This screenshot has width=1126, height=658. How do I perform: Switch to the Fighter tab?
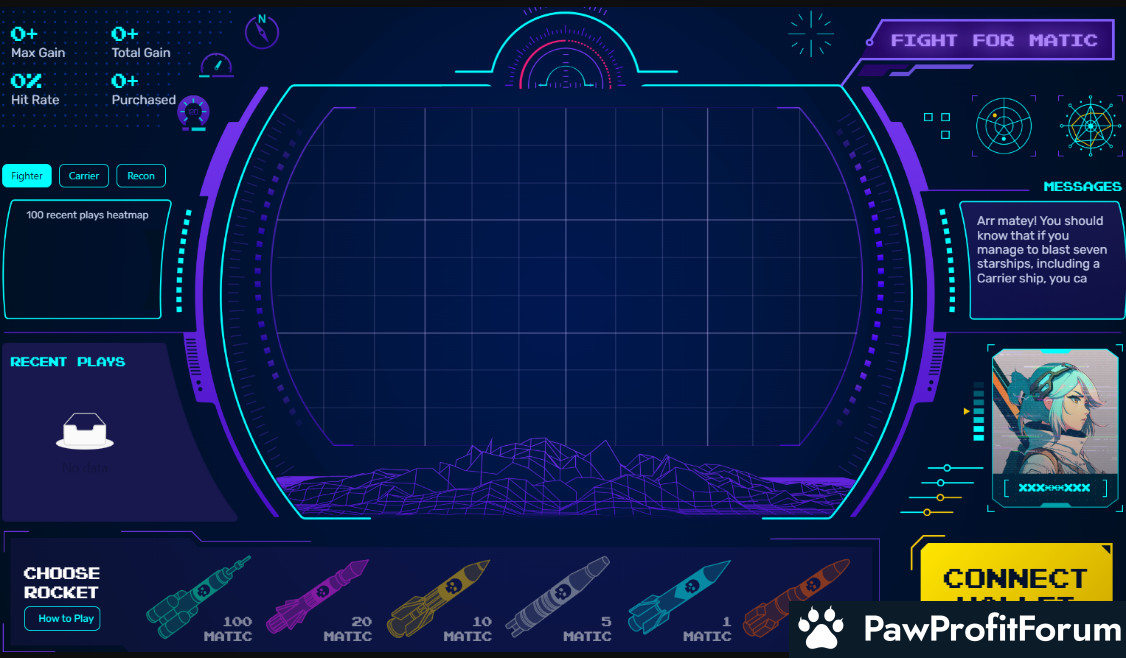(x=27, y=176)
